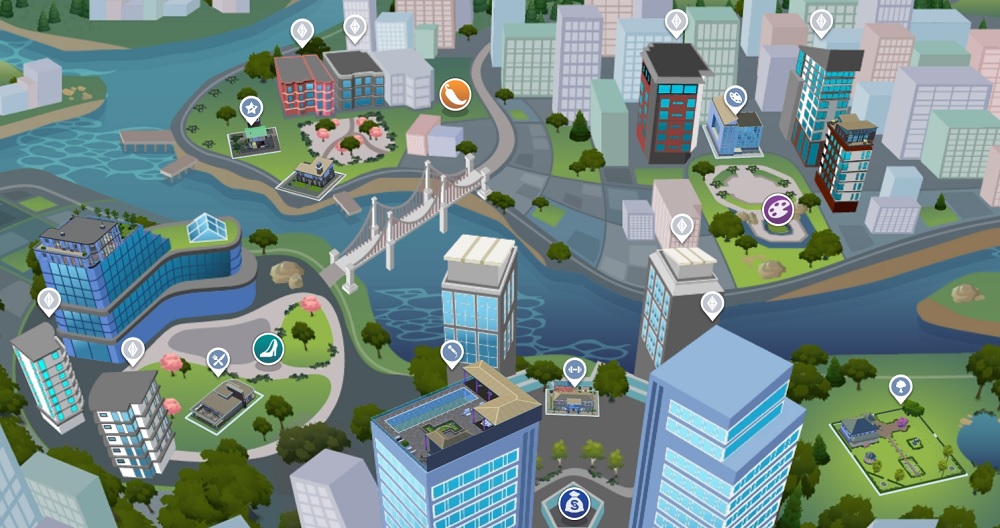Click the money bag district icon
1000x528 pixels.
click(575, 502)
